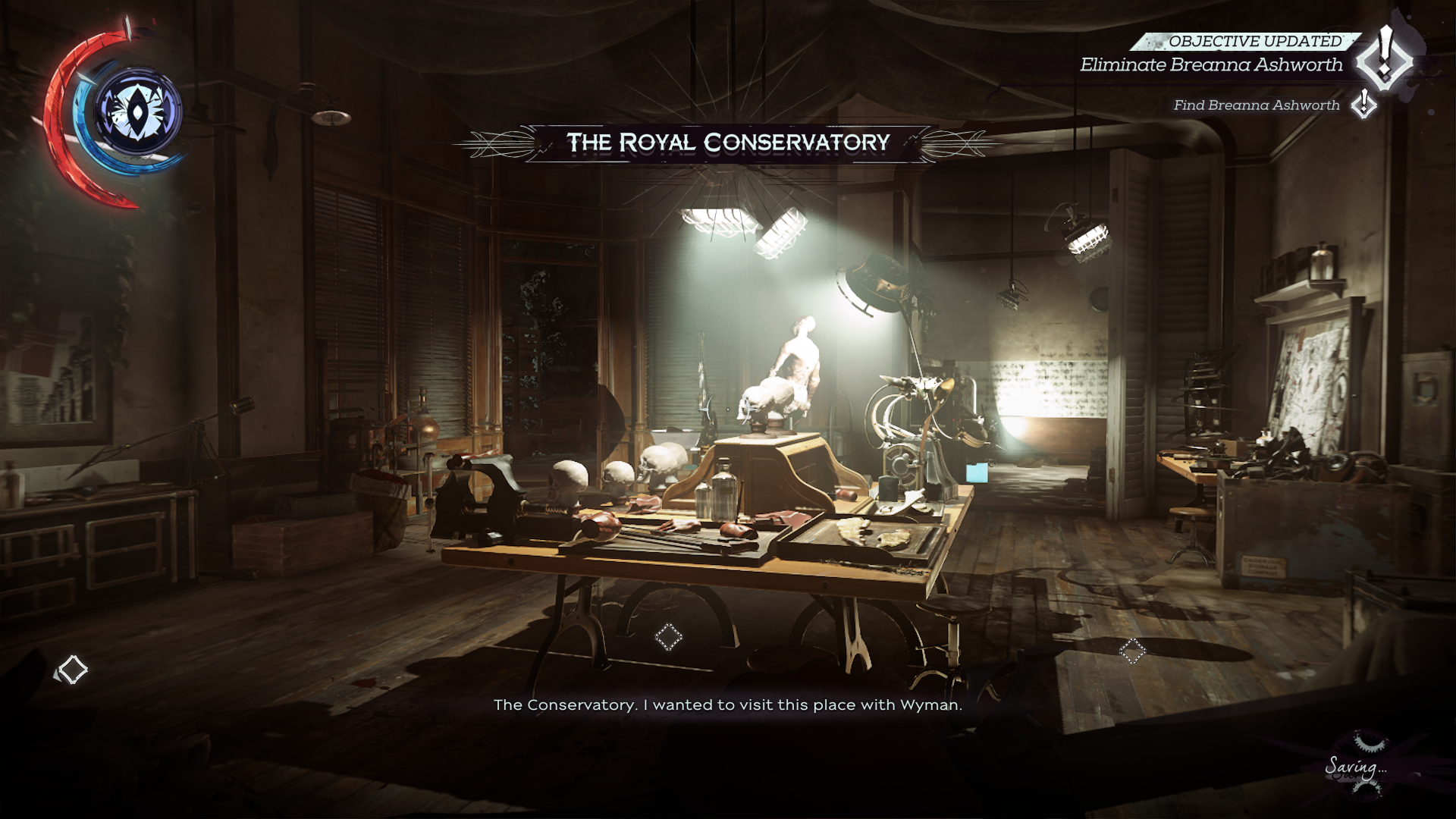Click the large objective updated exclamation icon
Viewport: 1456px width, 819px height.
(x=1385, y=58)
